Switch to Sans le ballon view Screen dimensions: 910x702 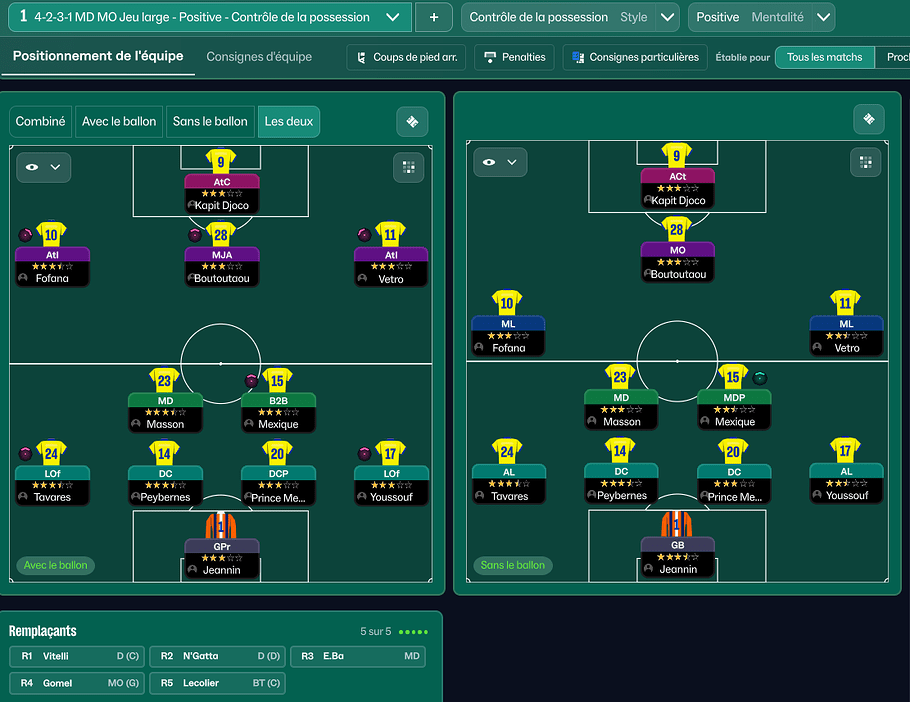click(210, 121)
